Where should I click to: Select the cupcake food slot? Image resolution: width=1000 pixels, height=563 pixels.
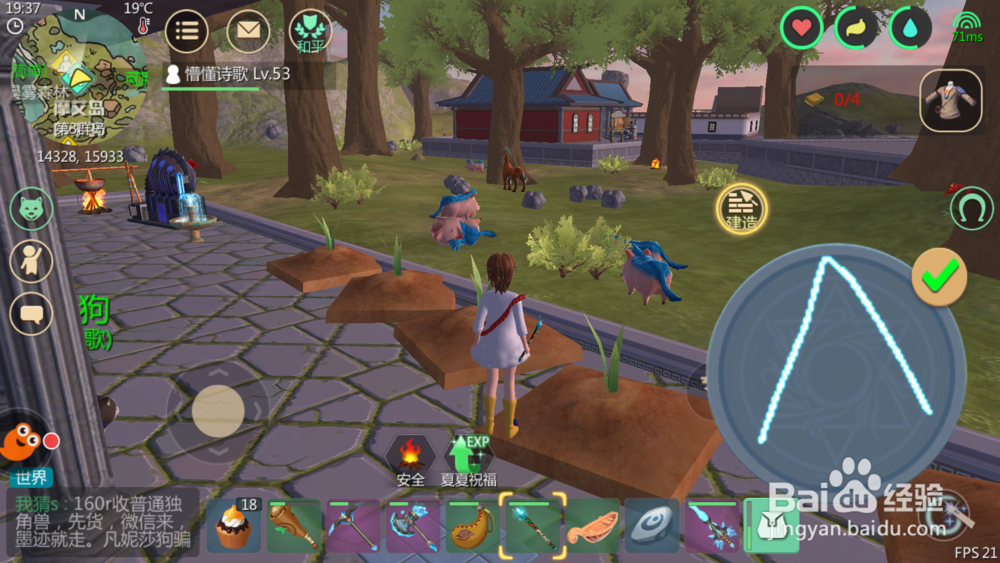(x=234, y=526)
